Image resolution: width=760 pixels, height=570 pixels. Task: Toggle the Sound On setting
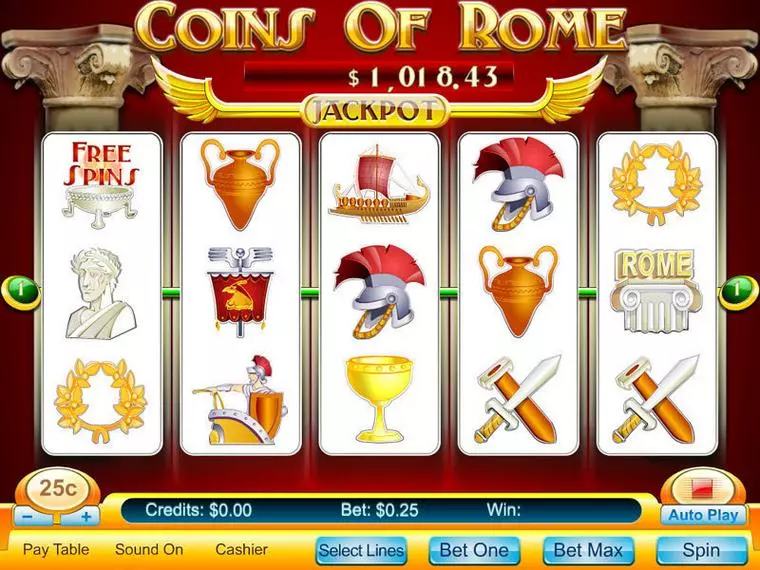click(x=149, y=549)
